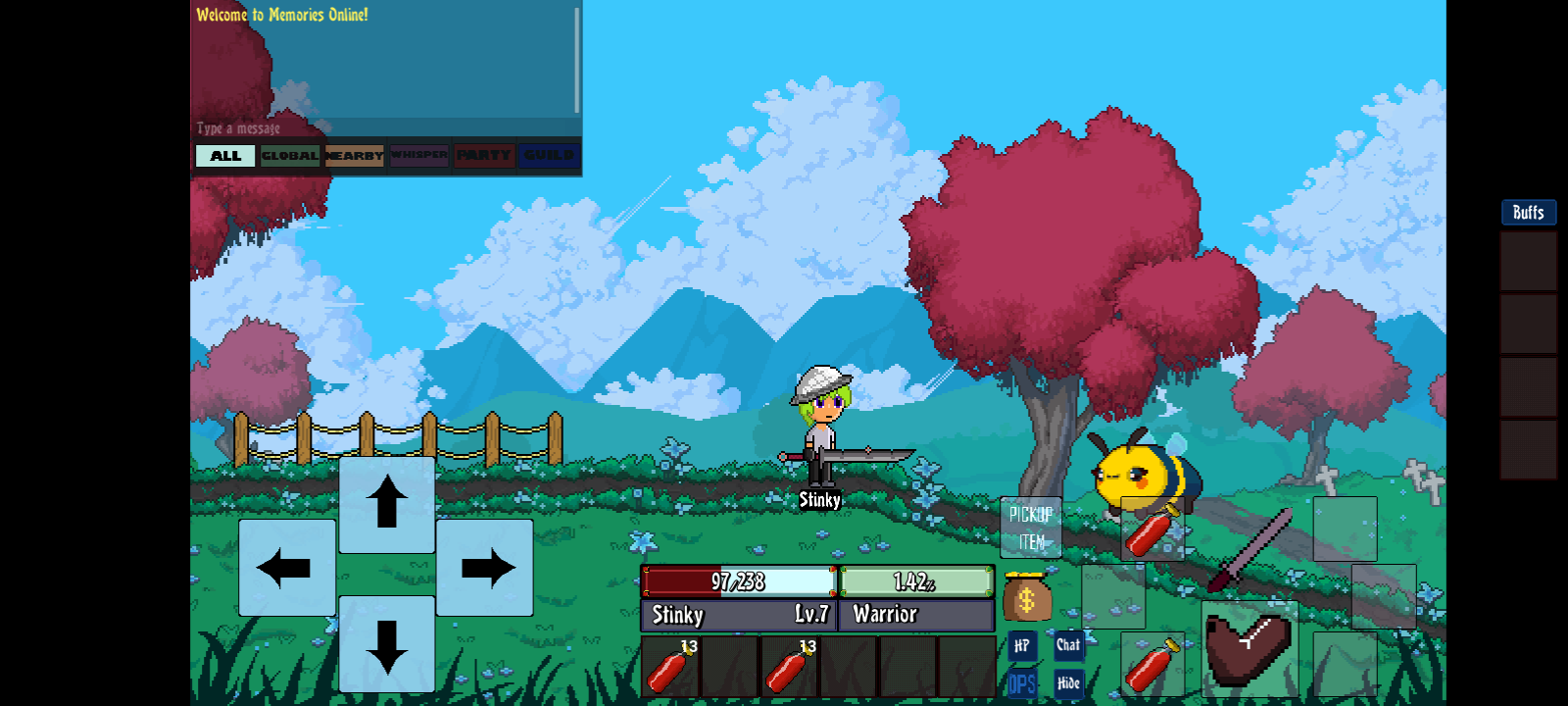1568x706 pixels.
Task: Select the ALL chat tab
Action: [225, 156]
